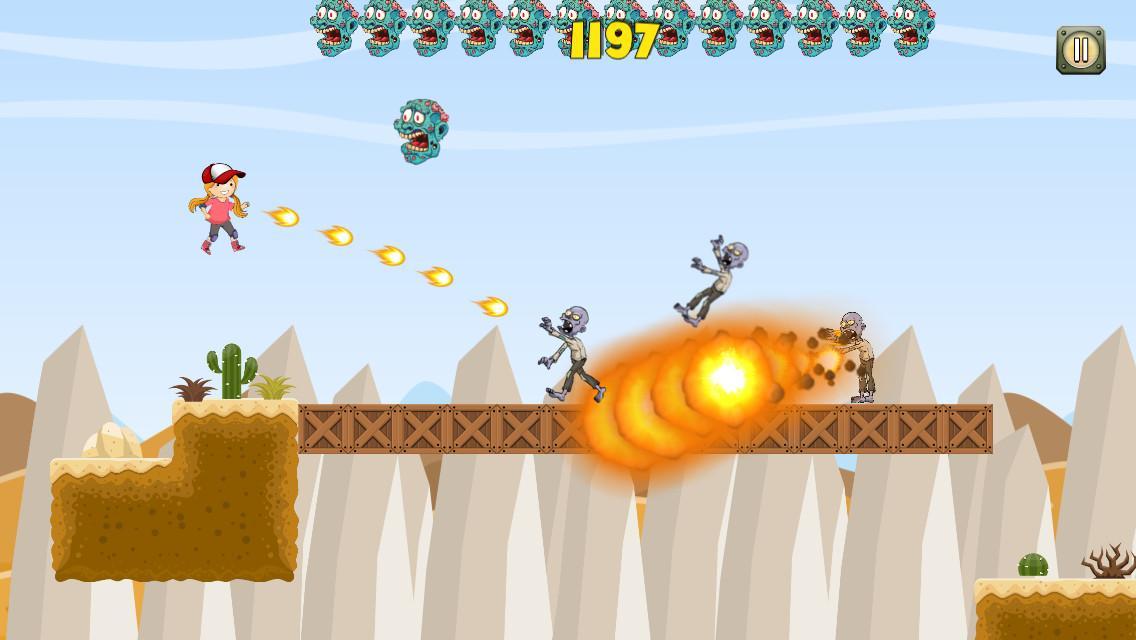Pause the game with the pause button
The height and width of the screenshot is (640, 1136).
(1080, 50)
